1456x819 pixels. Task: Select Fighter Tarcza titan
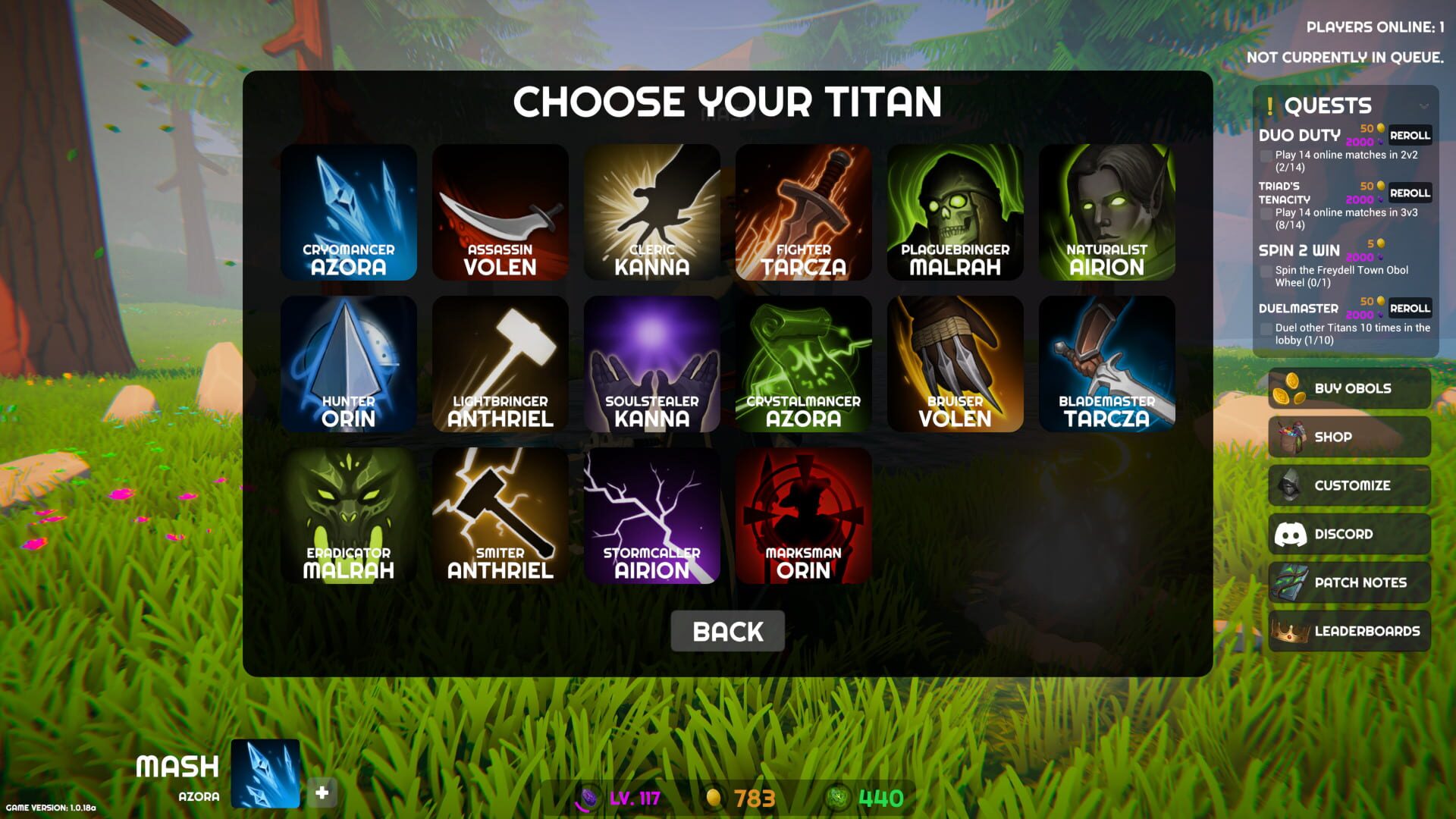(804, 212)
